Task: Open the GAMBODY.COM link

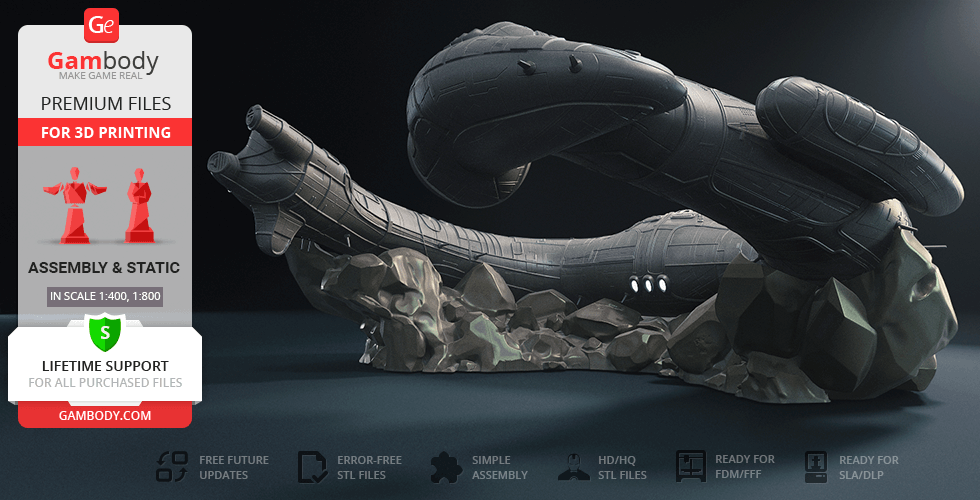Action: pos(105,415)
